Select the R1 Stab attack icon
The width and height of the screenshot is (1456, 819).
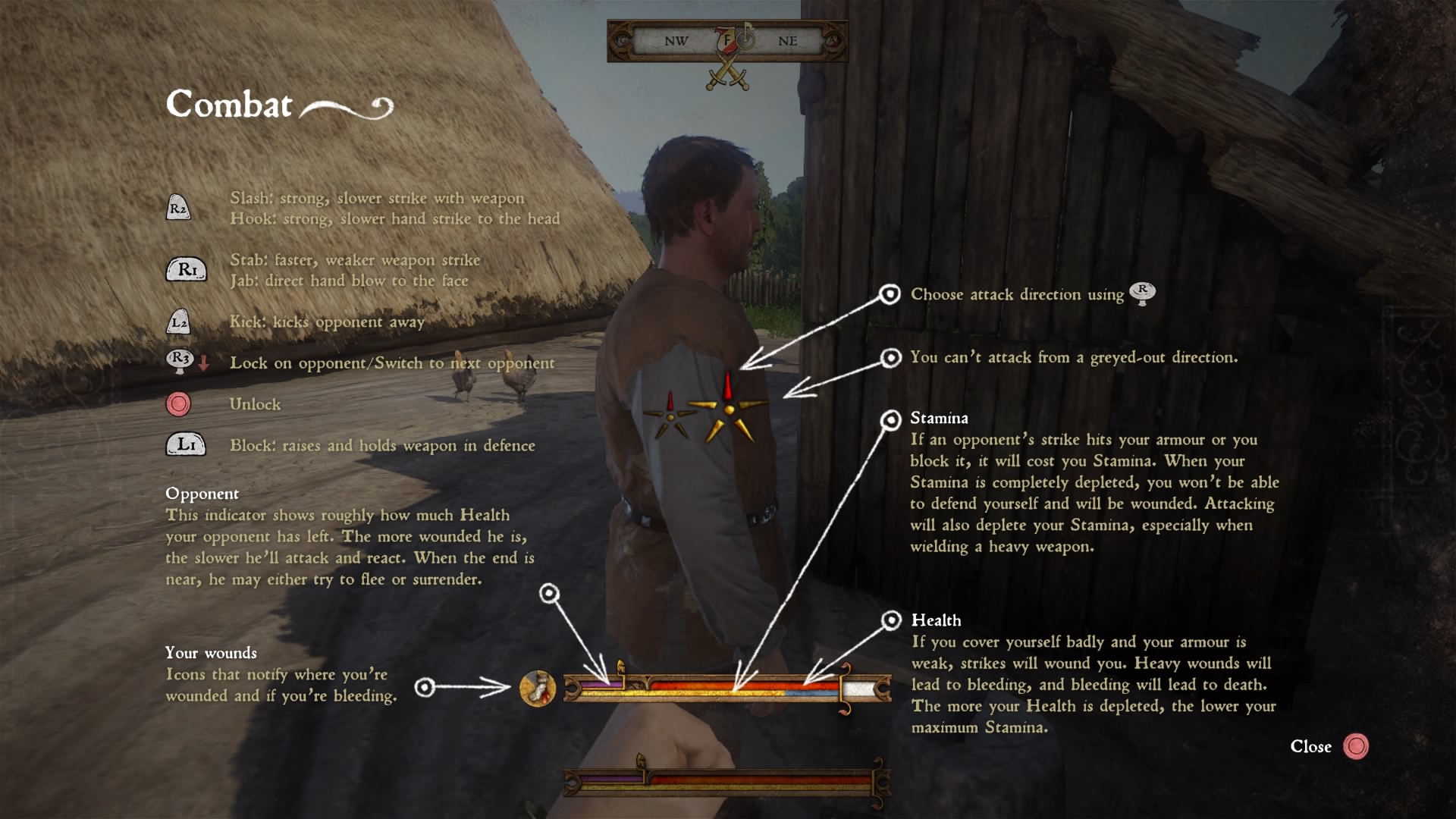187,269
